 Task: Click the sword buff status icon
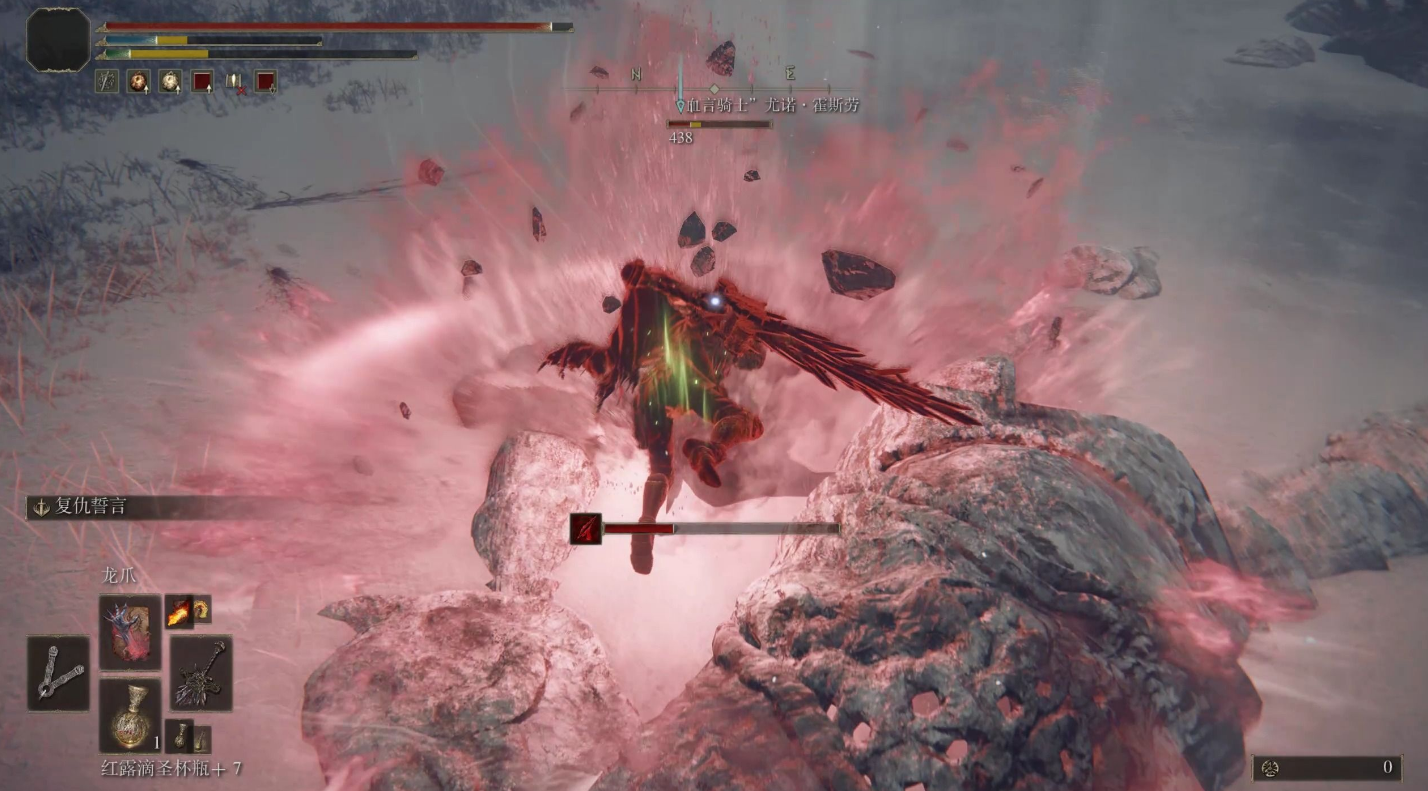pos(107,81)
